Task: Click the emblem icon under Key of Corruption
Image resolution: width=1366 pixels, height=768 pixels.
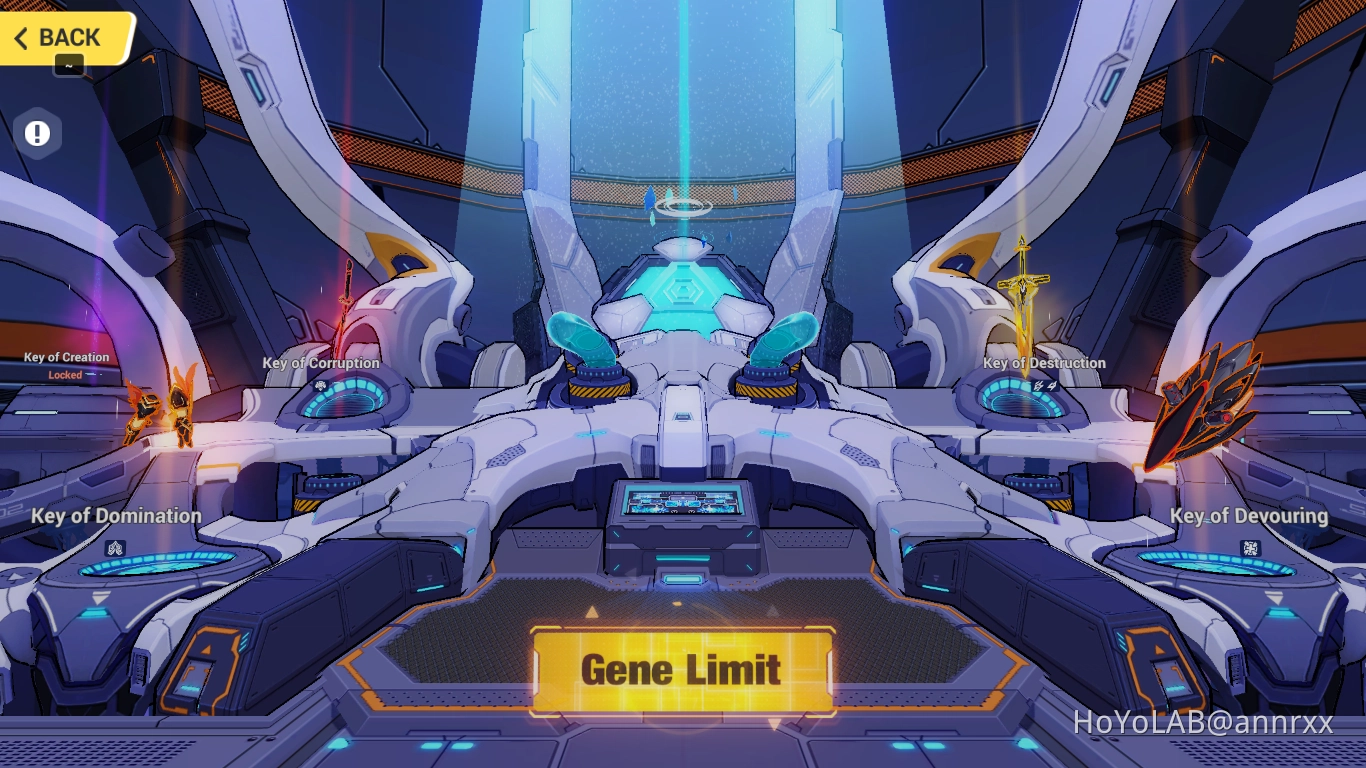Action: coord(322,385)
